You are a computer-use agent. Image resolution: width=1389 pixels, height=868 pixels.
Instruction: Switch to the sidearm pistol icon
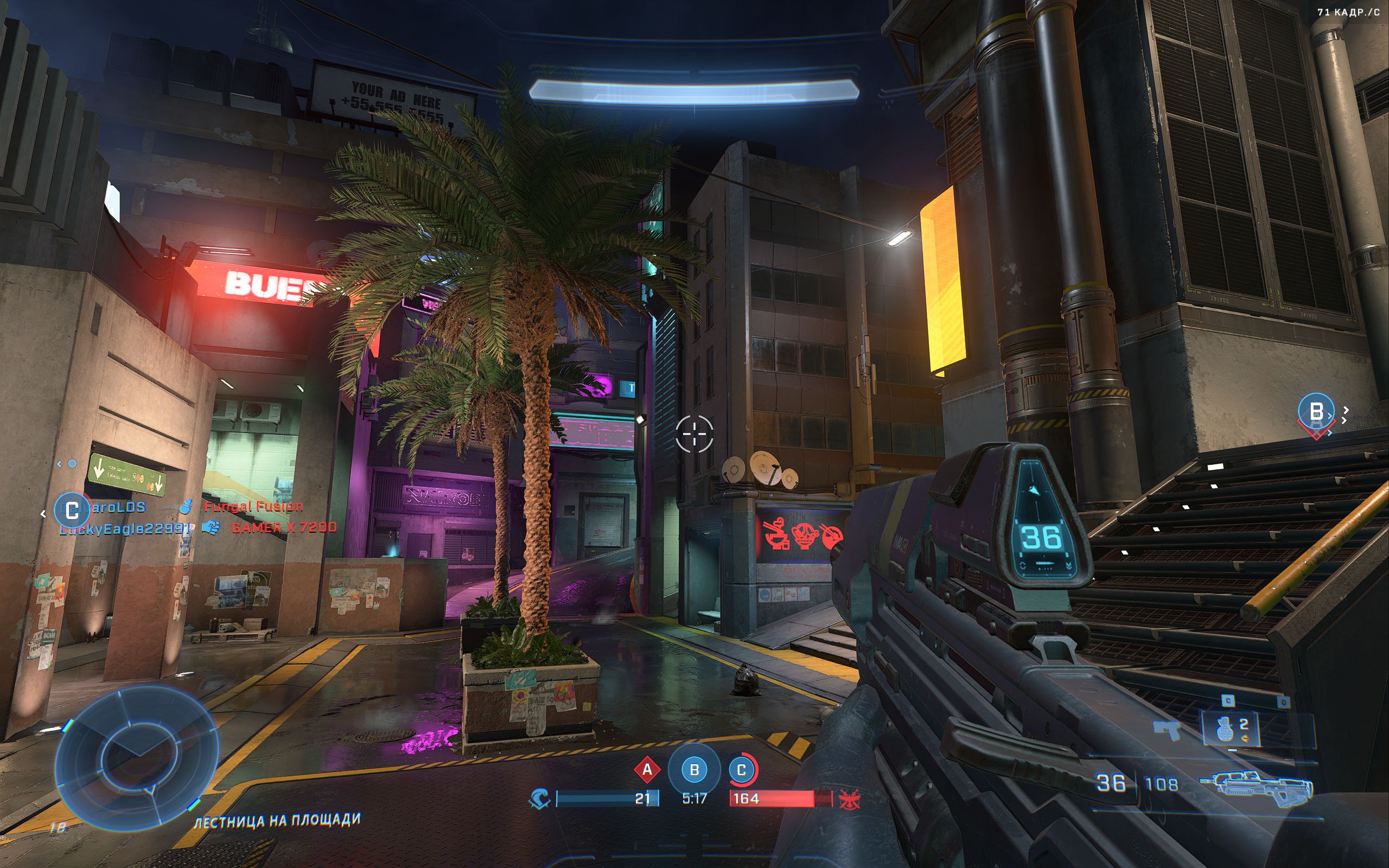pos(1167,730)
